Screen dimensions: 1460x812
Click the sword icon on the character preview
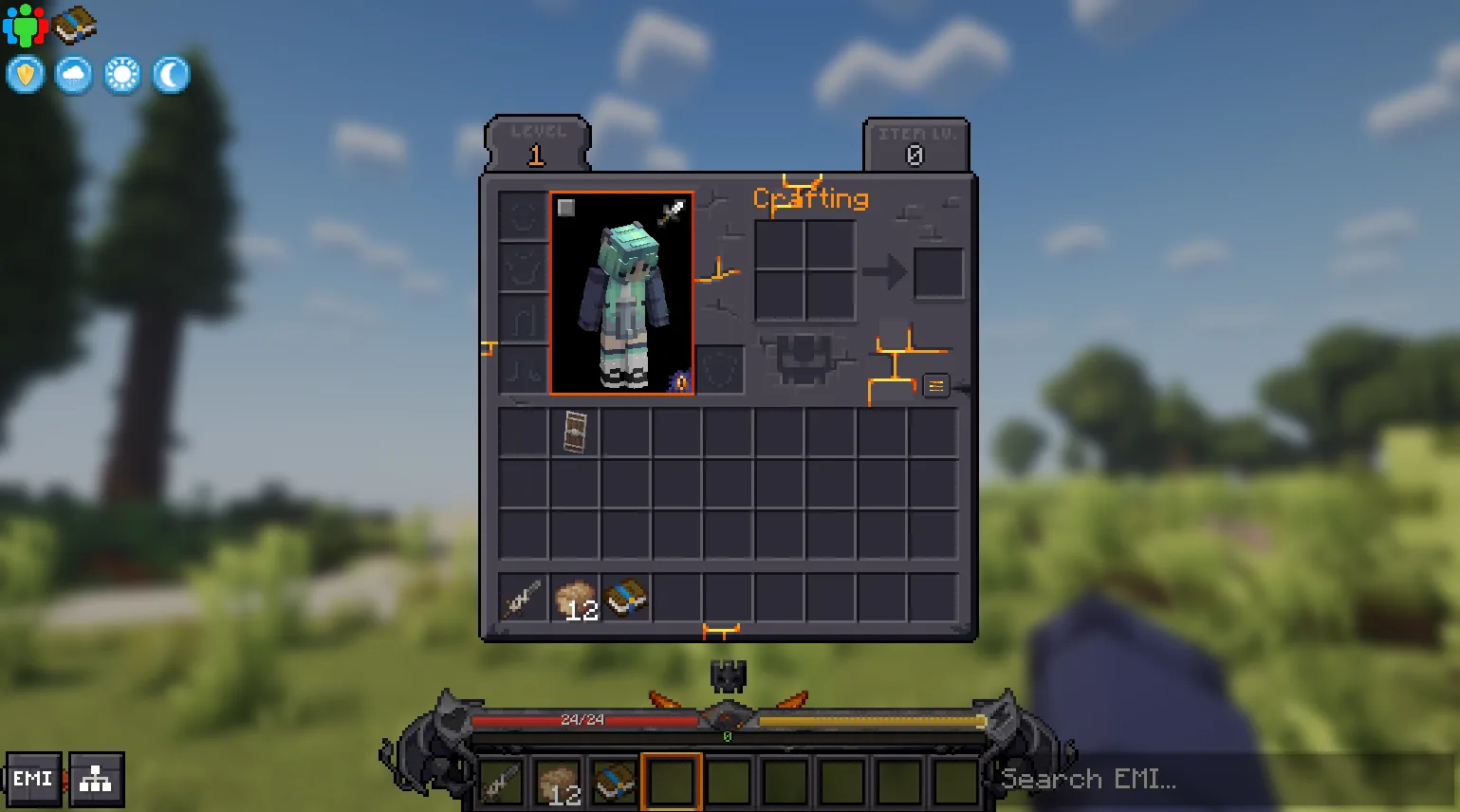(672, 212)
